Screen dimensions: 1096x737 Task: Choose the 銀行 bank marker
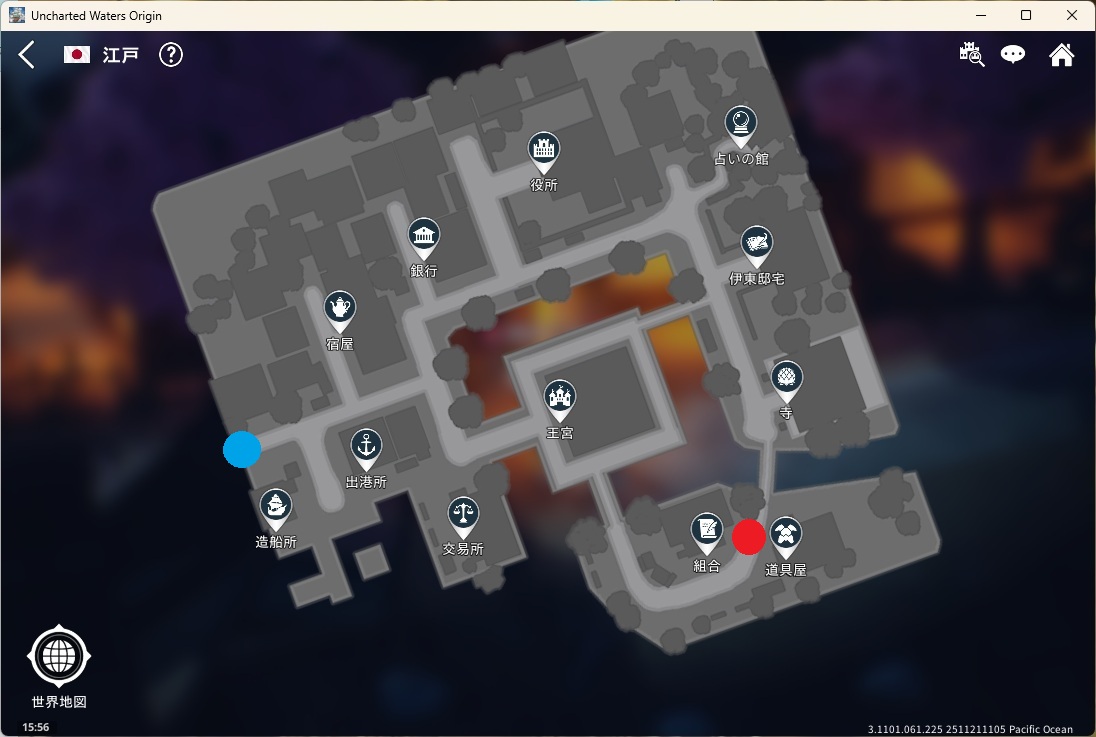[x=424, y=238]
